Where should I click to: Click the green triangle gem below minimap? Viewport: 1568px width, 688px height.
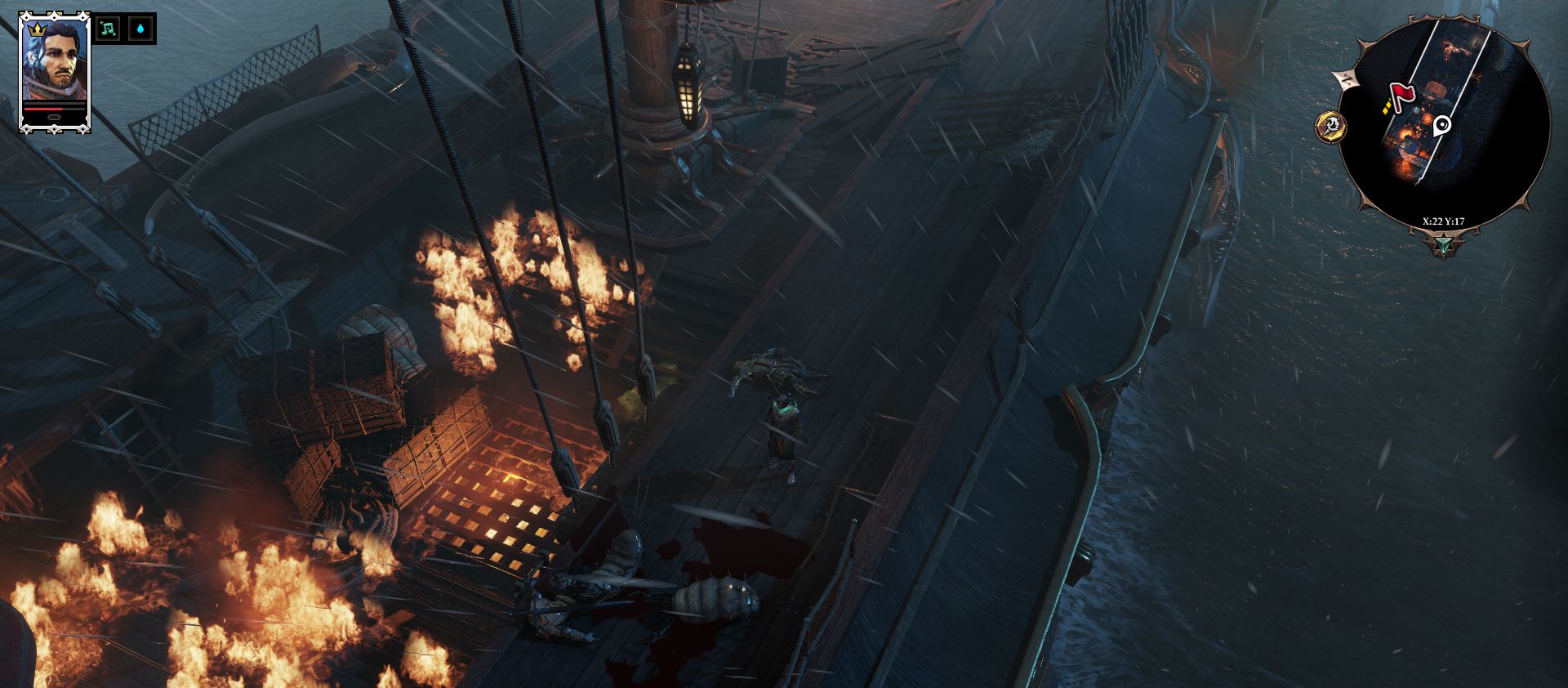click(1444, 244)
